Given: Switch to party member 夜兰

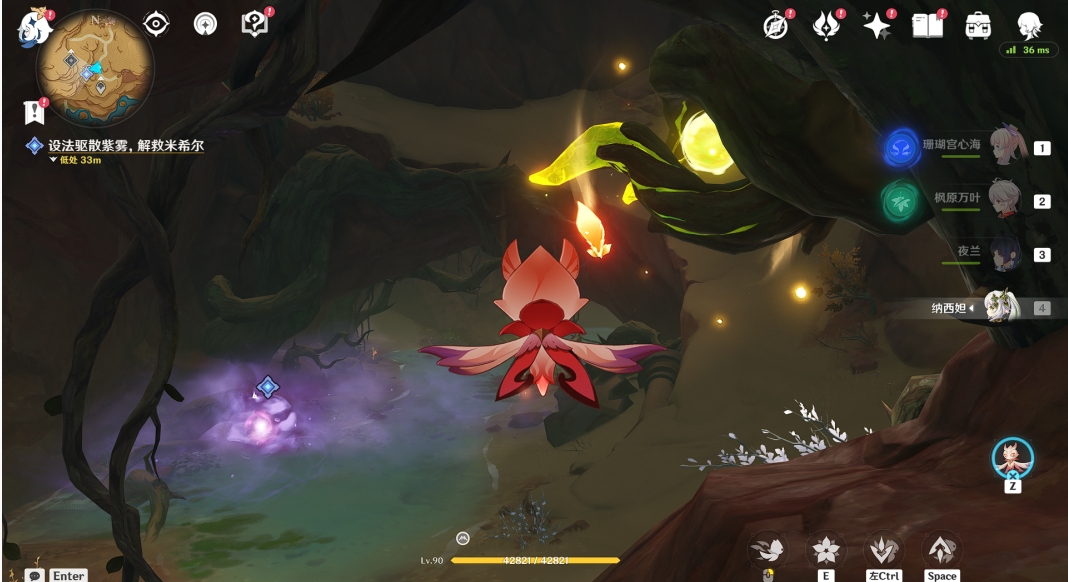Looking at the screenshot, I should 1004,253.
